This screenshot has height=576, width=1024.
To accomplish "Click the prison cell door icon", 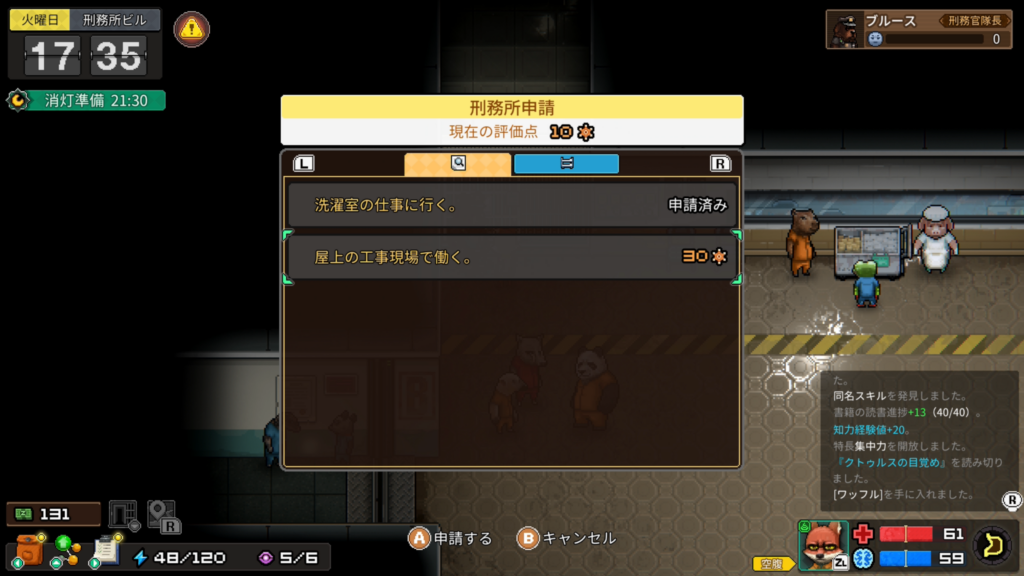I will (123, 514).
